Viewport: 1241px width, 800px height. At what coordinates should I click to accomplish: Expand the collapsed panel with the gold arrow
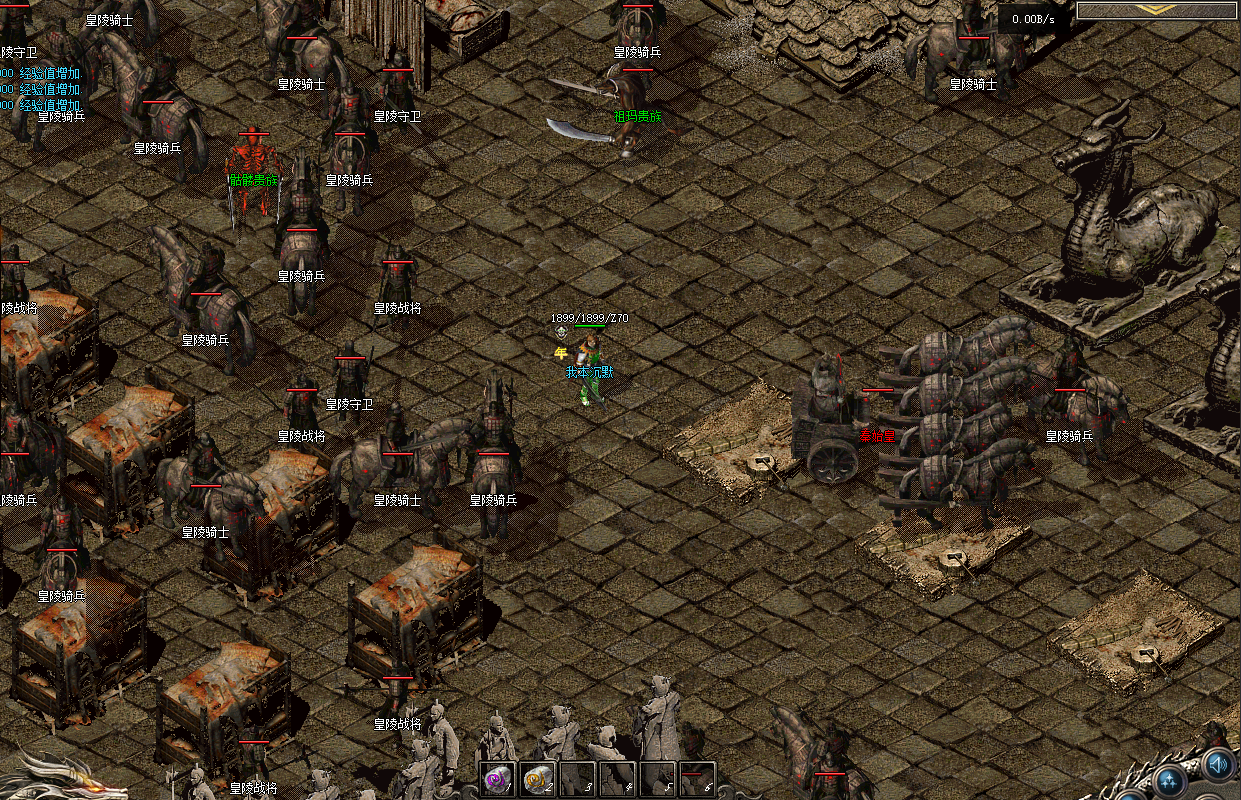coord(1158,10)
